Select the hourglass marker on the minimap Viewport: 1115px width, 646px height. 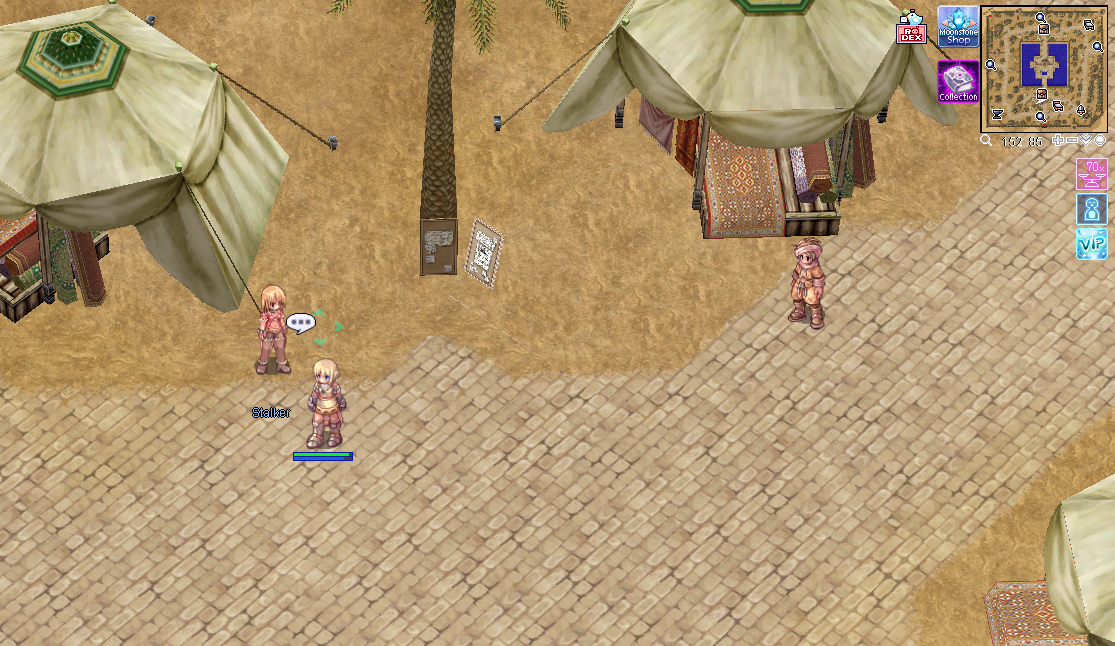996,115
